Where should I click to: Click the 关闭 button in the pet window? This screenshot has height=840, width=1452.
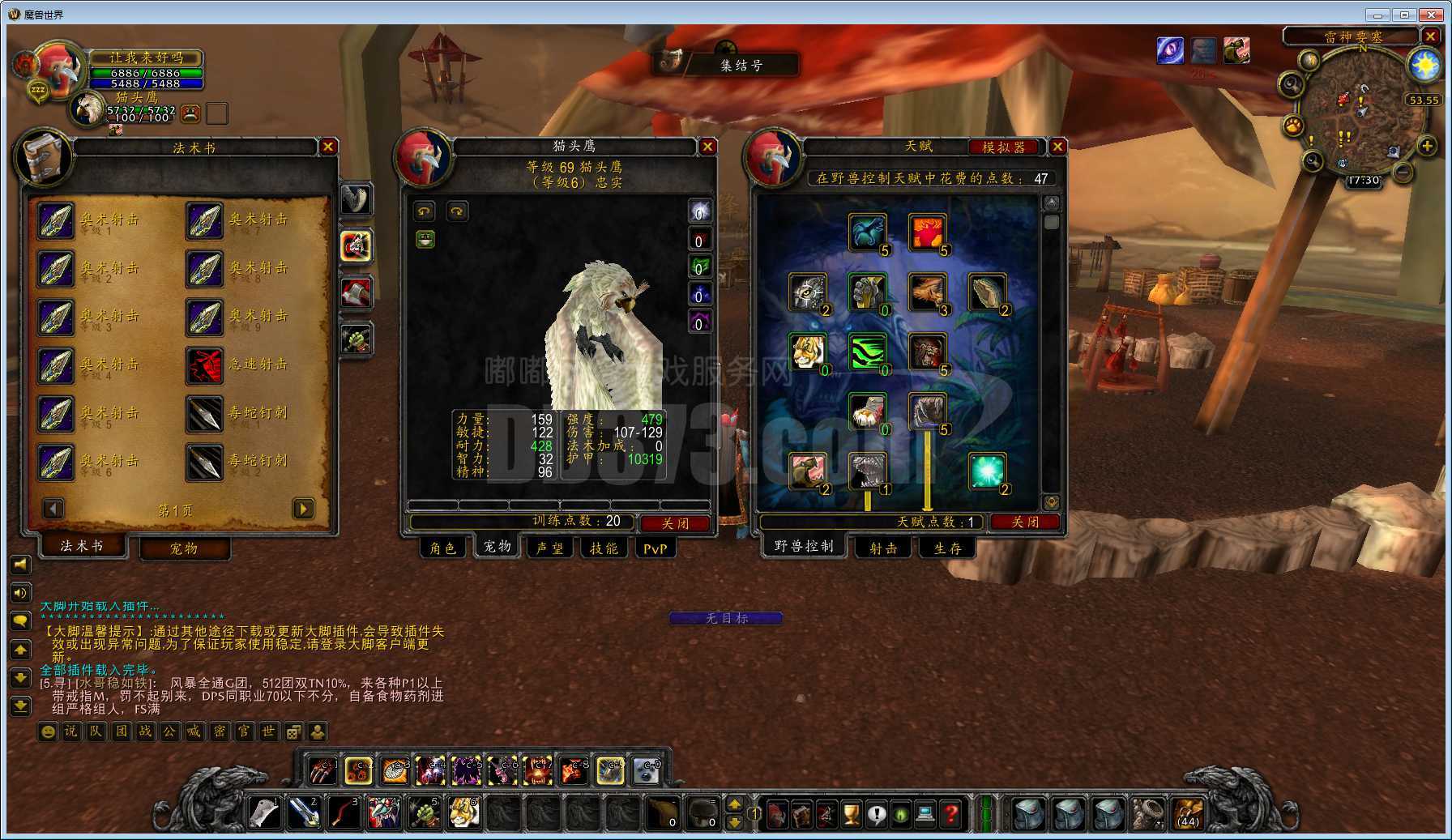click(675, 523)
